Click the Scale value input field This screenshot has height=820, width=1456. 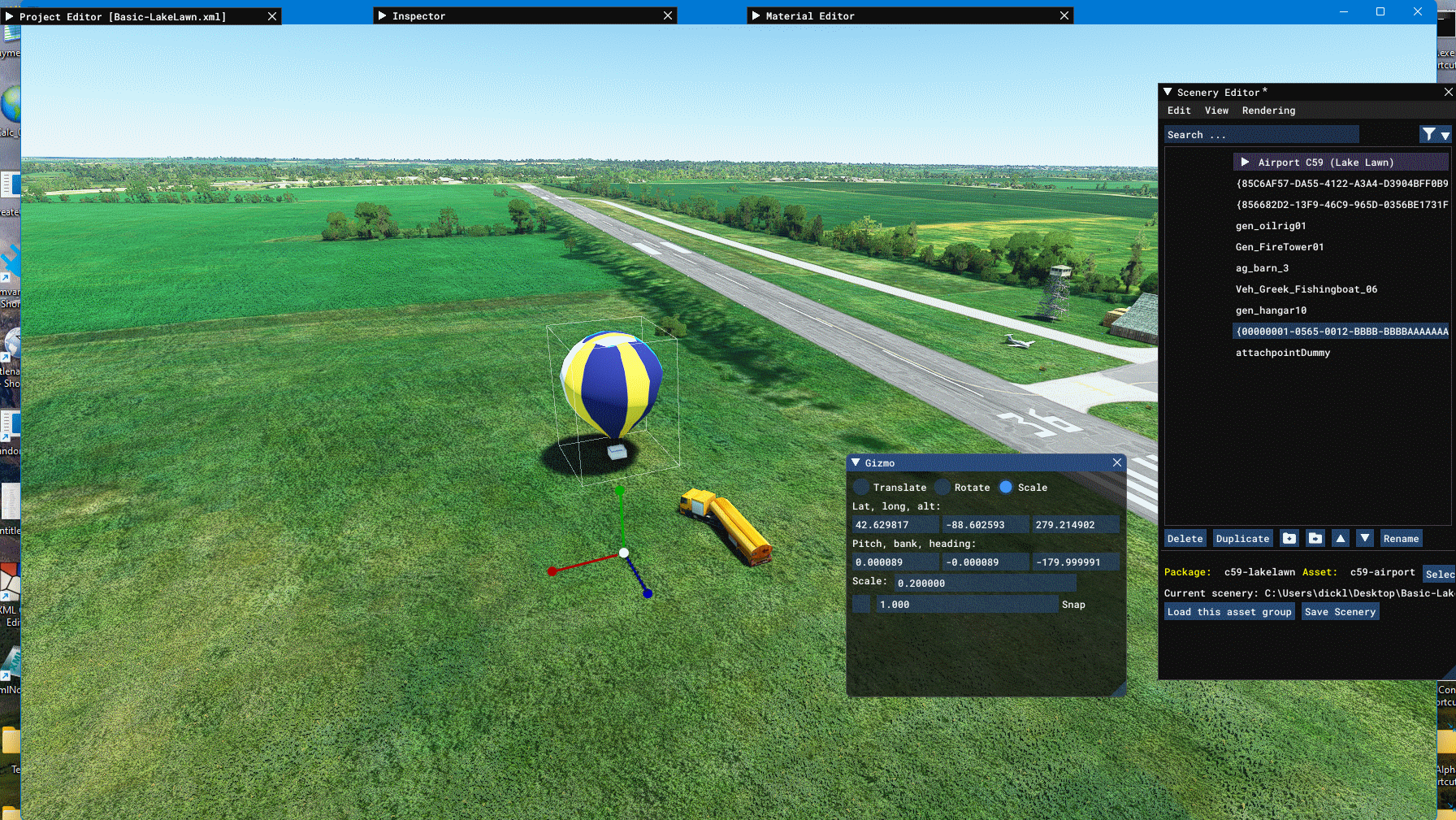985,583
